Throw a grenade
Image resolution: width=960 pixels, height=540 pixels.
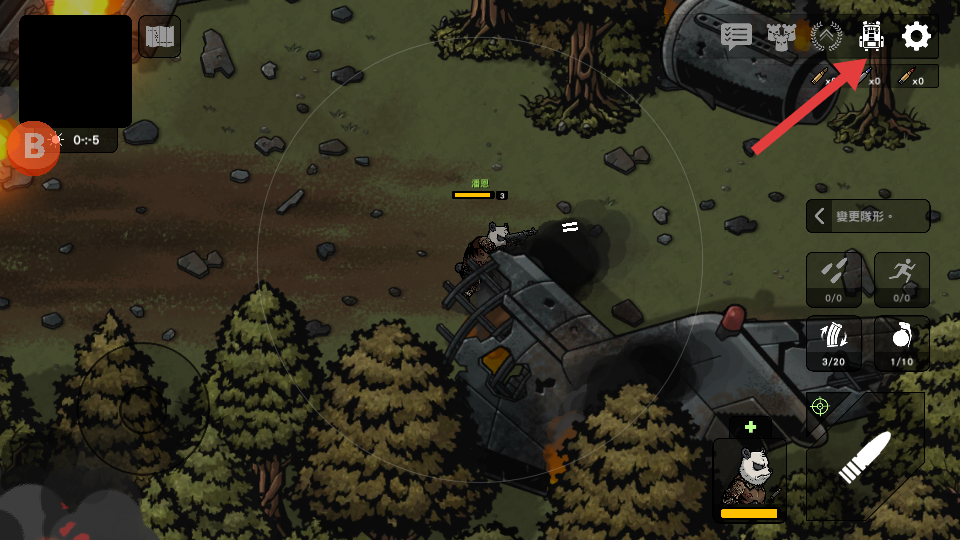901,343
